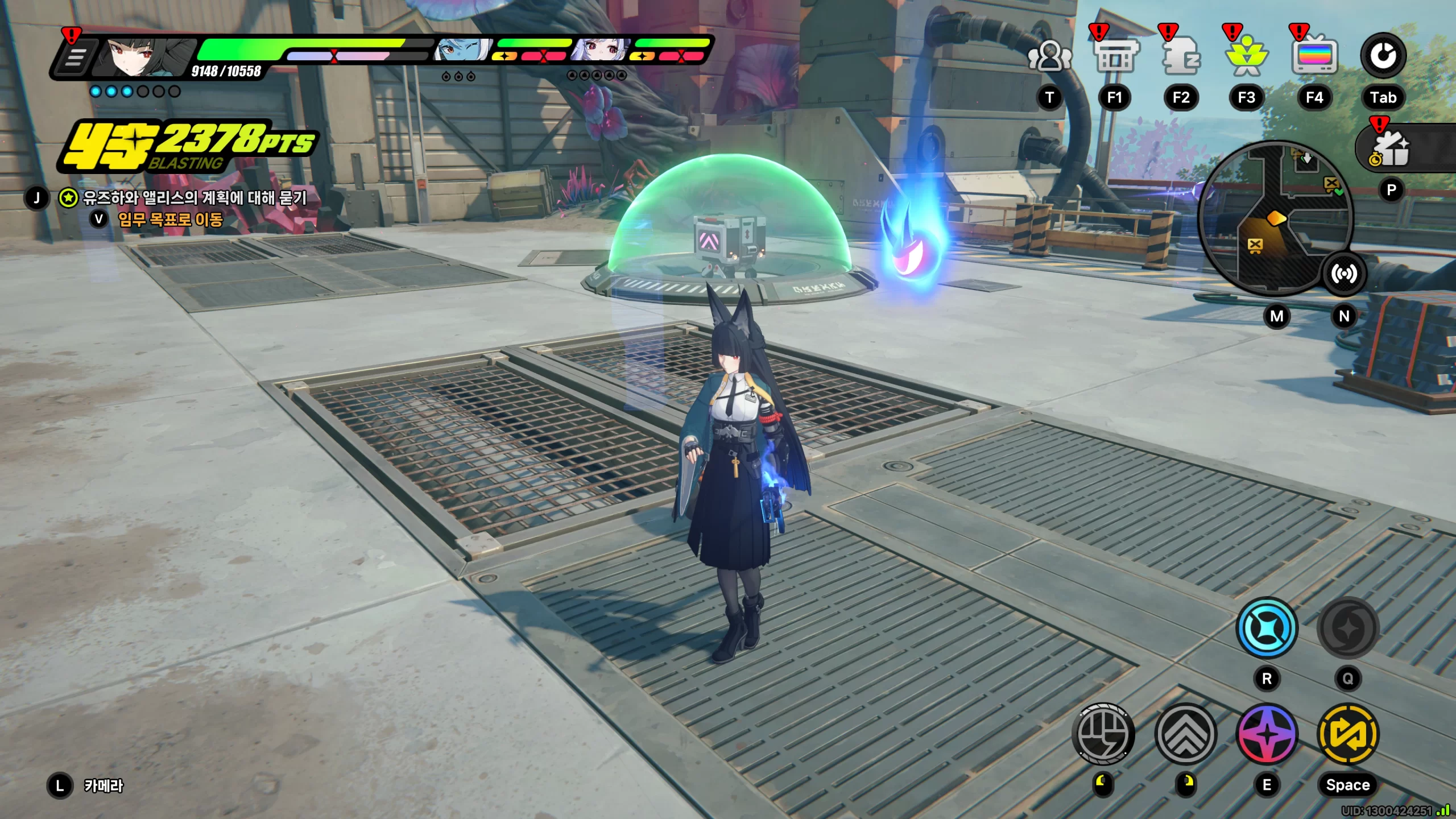Open the friends silhouette icon
1456x819 pixels.
(1049, 57)
